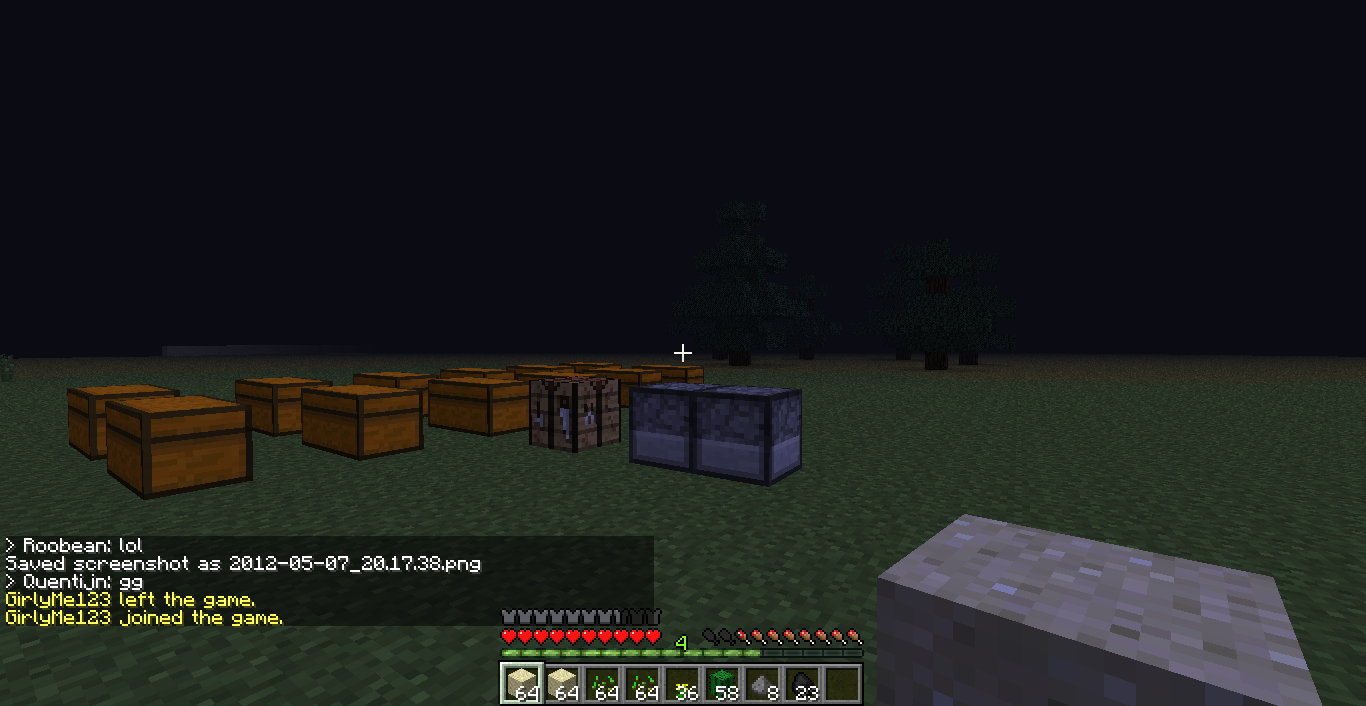Select the yellow dandelion stack of 36
1366x706 pixels.
pos(681,684)
